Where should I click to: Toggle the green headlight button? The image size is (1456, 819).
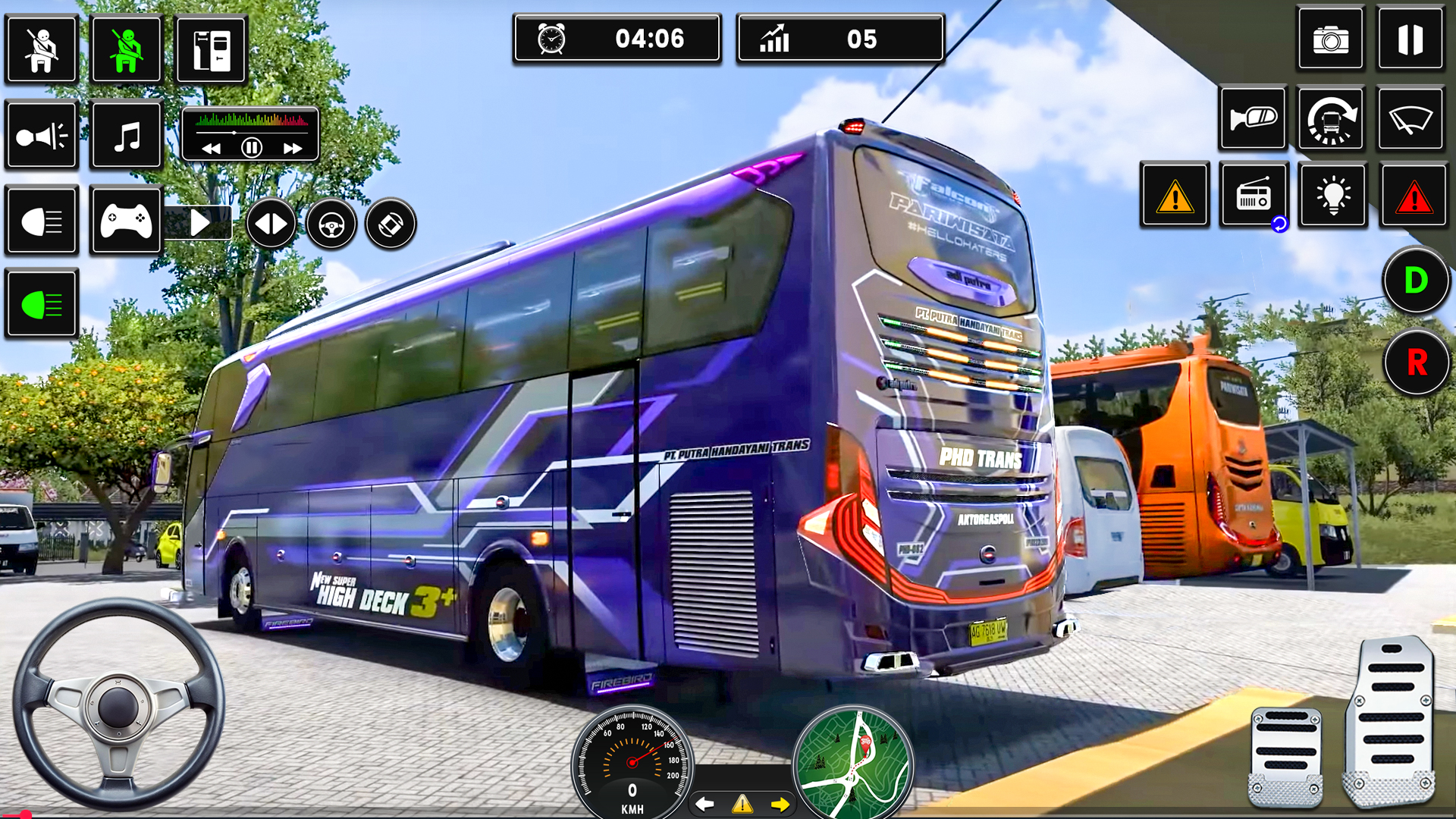click(x=42, y=305)
